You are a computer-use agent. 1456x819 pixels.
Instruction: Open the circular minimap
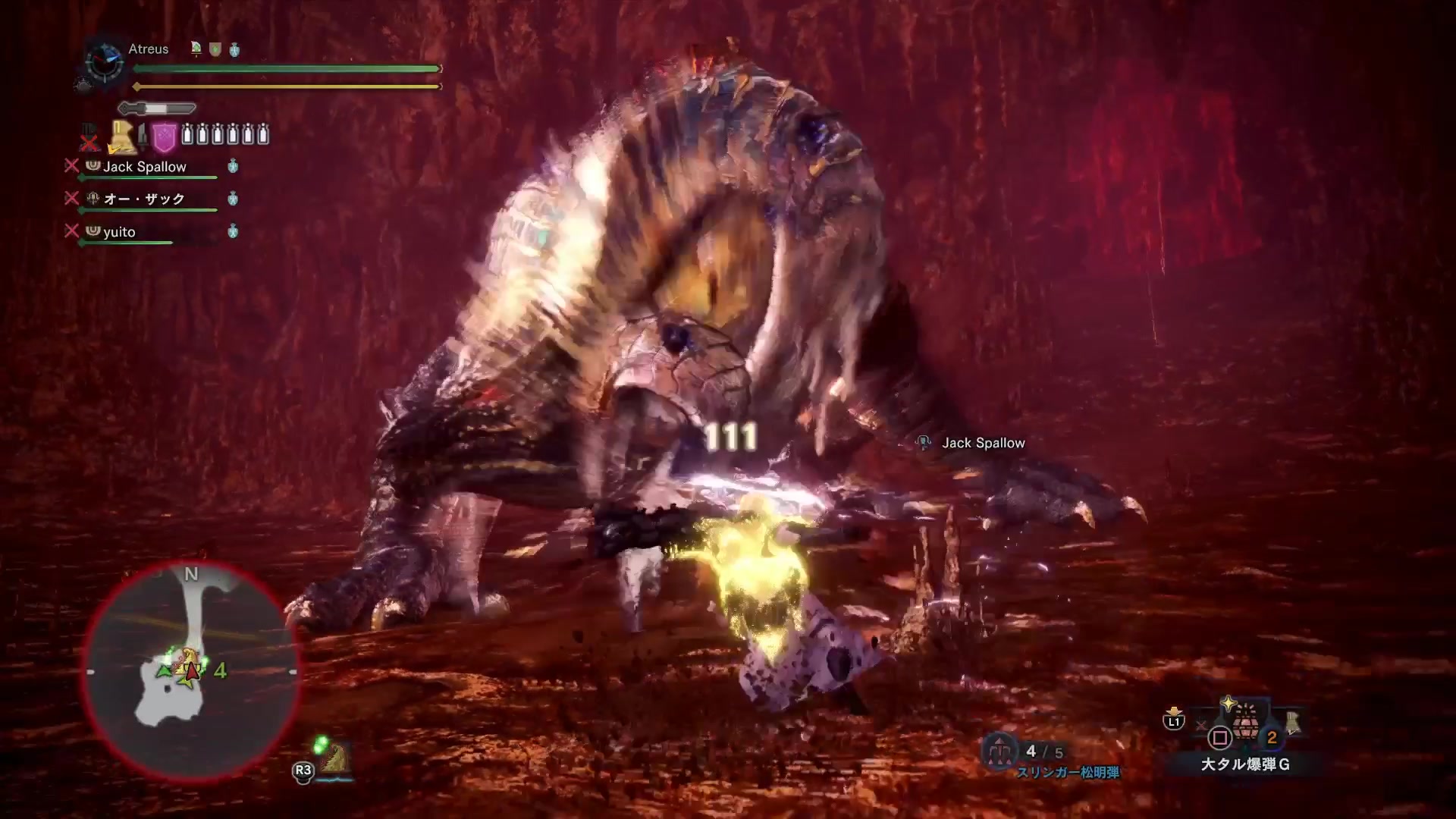coord(191,671)
